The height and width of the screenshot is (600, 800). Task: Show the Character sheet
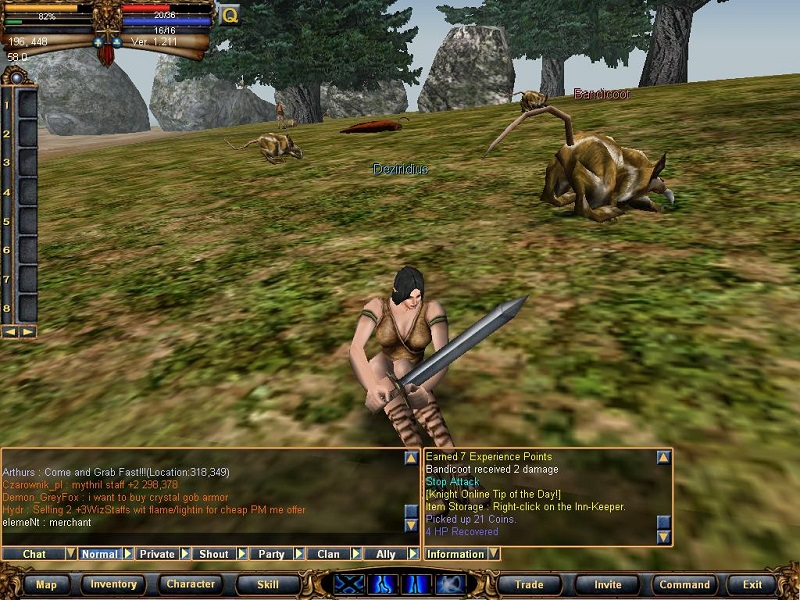tap(191, 584)
